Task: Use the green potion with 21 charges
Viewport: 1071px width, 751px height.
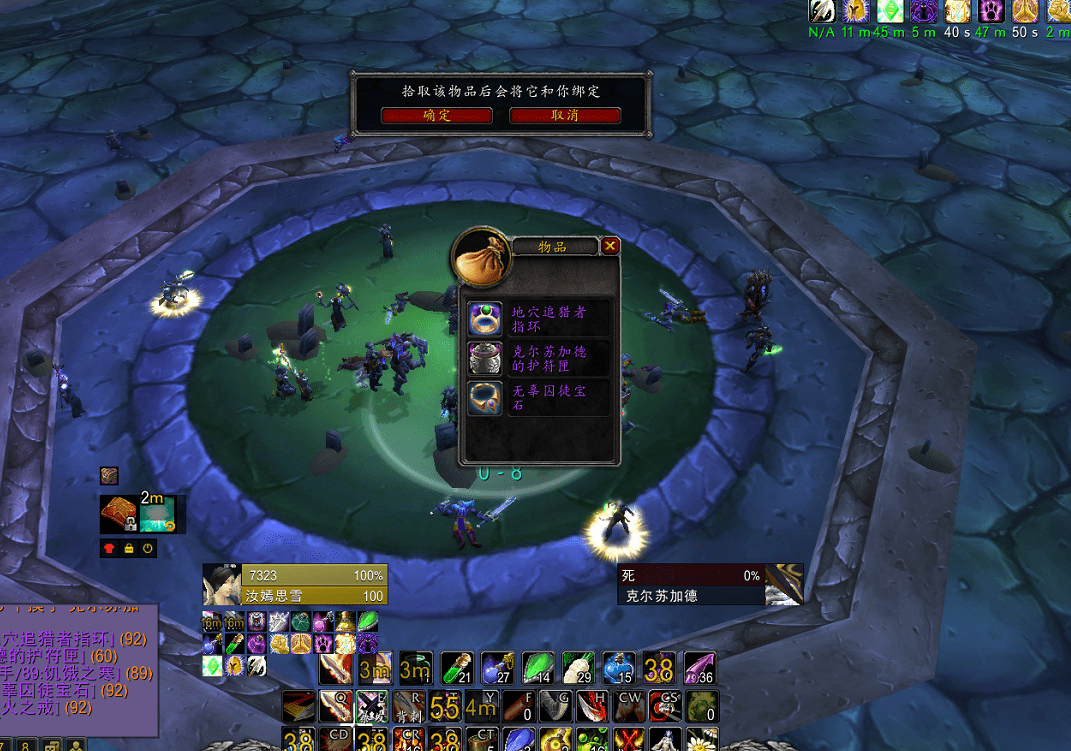Action: tap(456, 668)
